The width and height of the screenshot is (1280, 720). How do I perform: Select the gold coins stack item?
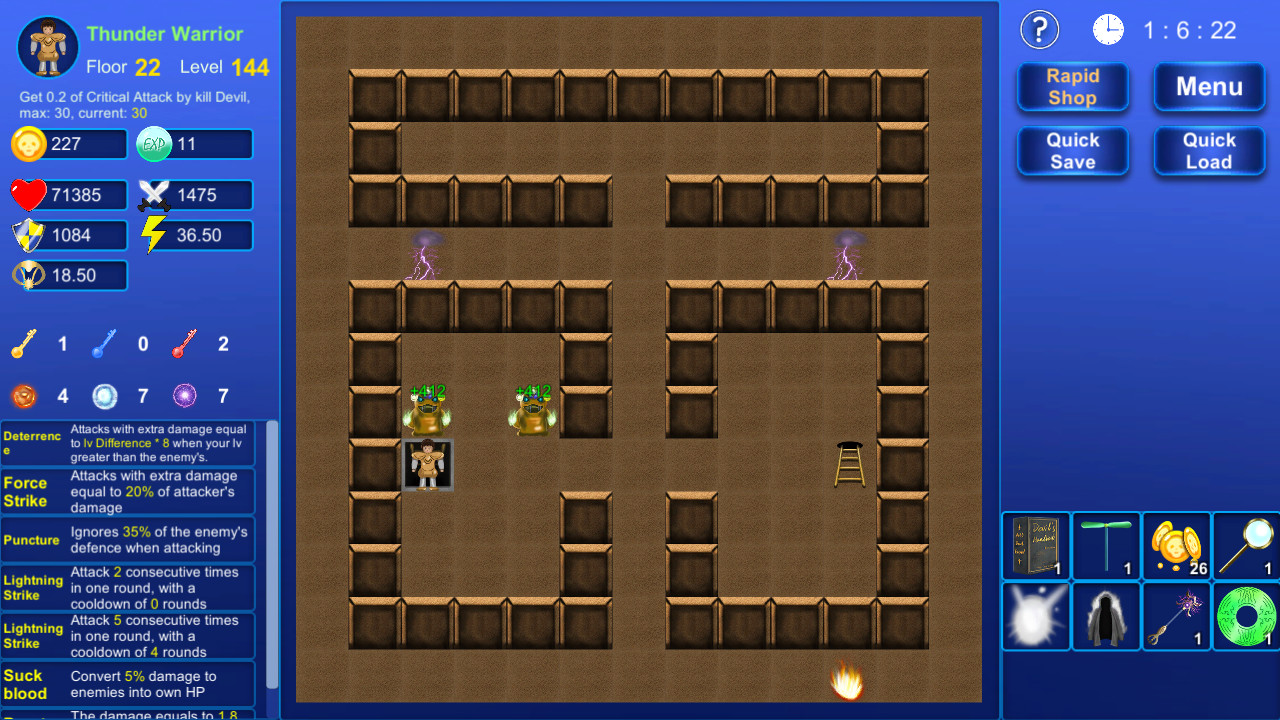coord(1176,546)
